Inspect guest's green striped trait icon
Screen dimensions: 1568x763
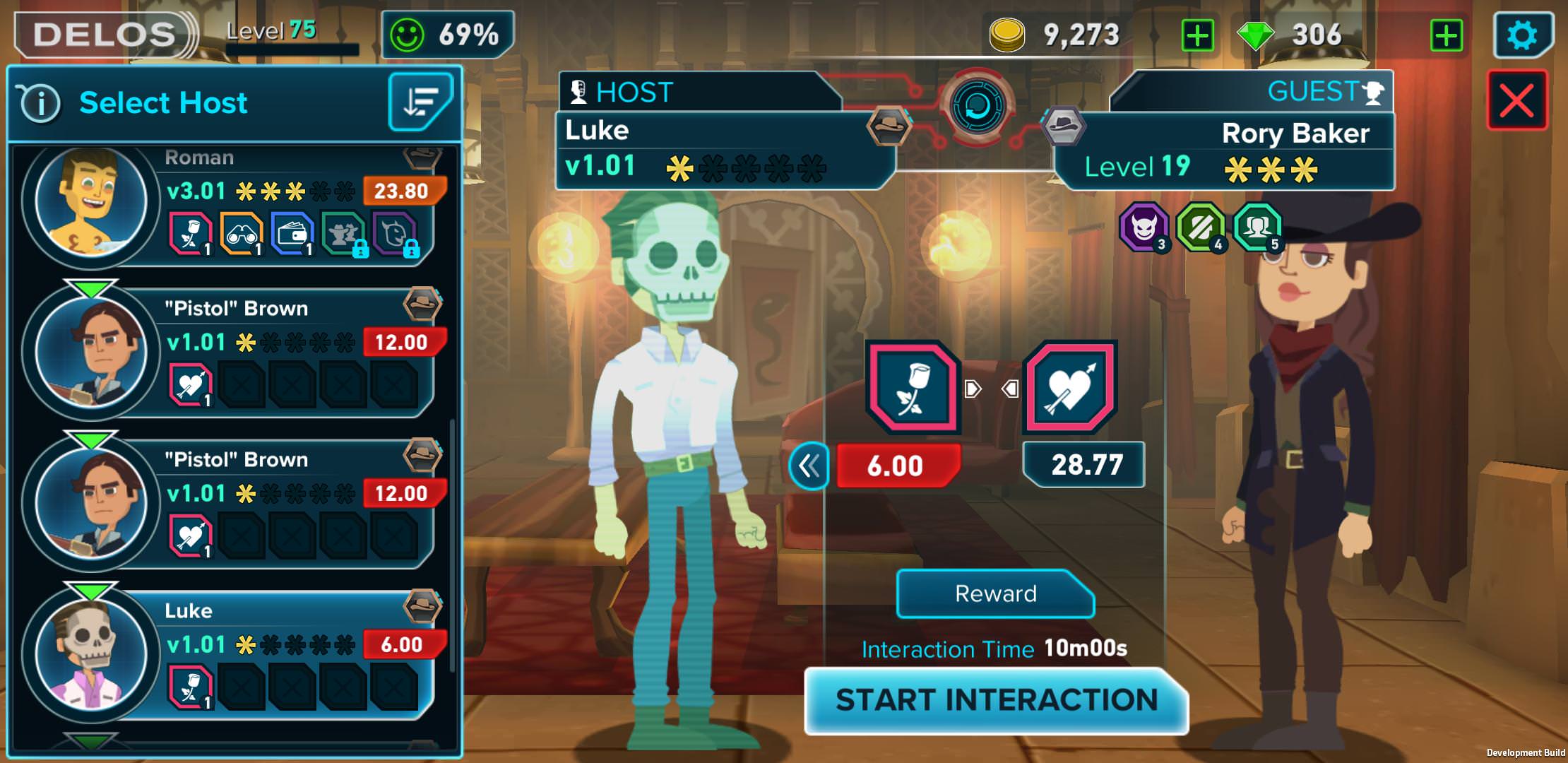click(1200, 227)
